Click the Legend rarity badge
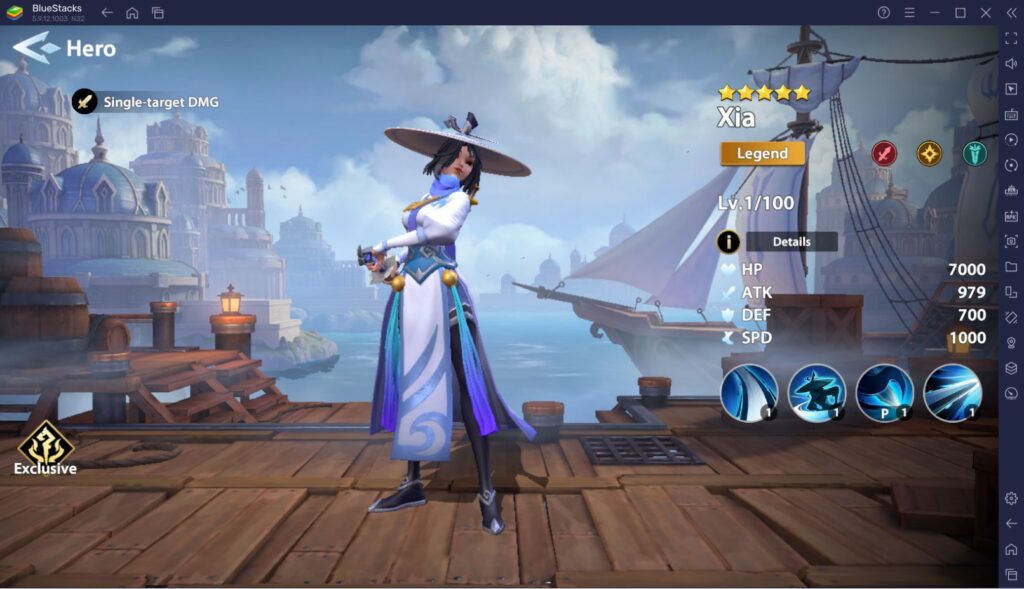Viewport: 1024px width, 589px height. 762,154
